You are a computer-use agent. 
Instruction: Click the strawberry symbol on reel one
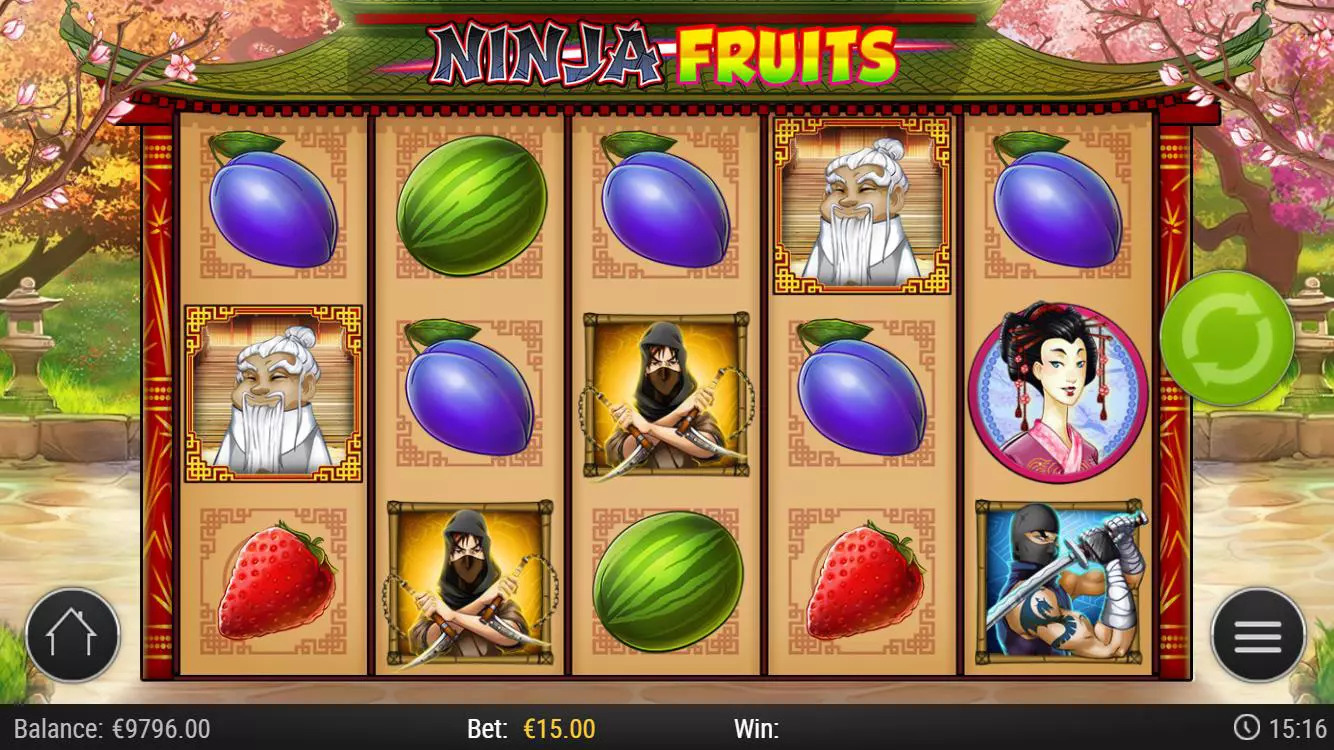point(272,580)
